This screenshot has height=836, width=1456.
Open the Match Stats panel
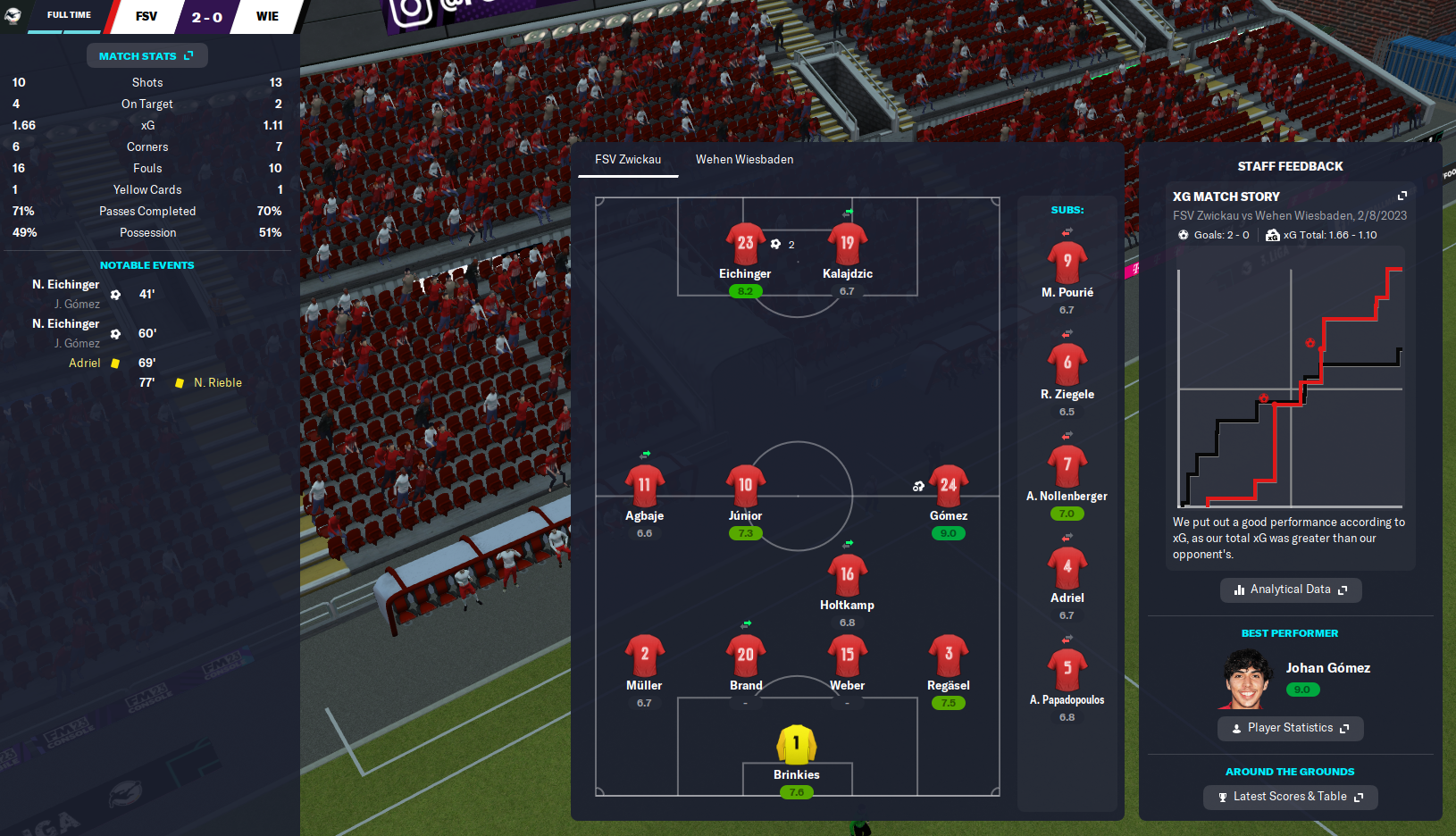click(146, 55)
